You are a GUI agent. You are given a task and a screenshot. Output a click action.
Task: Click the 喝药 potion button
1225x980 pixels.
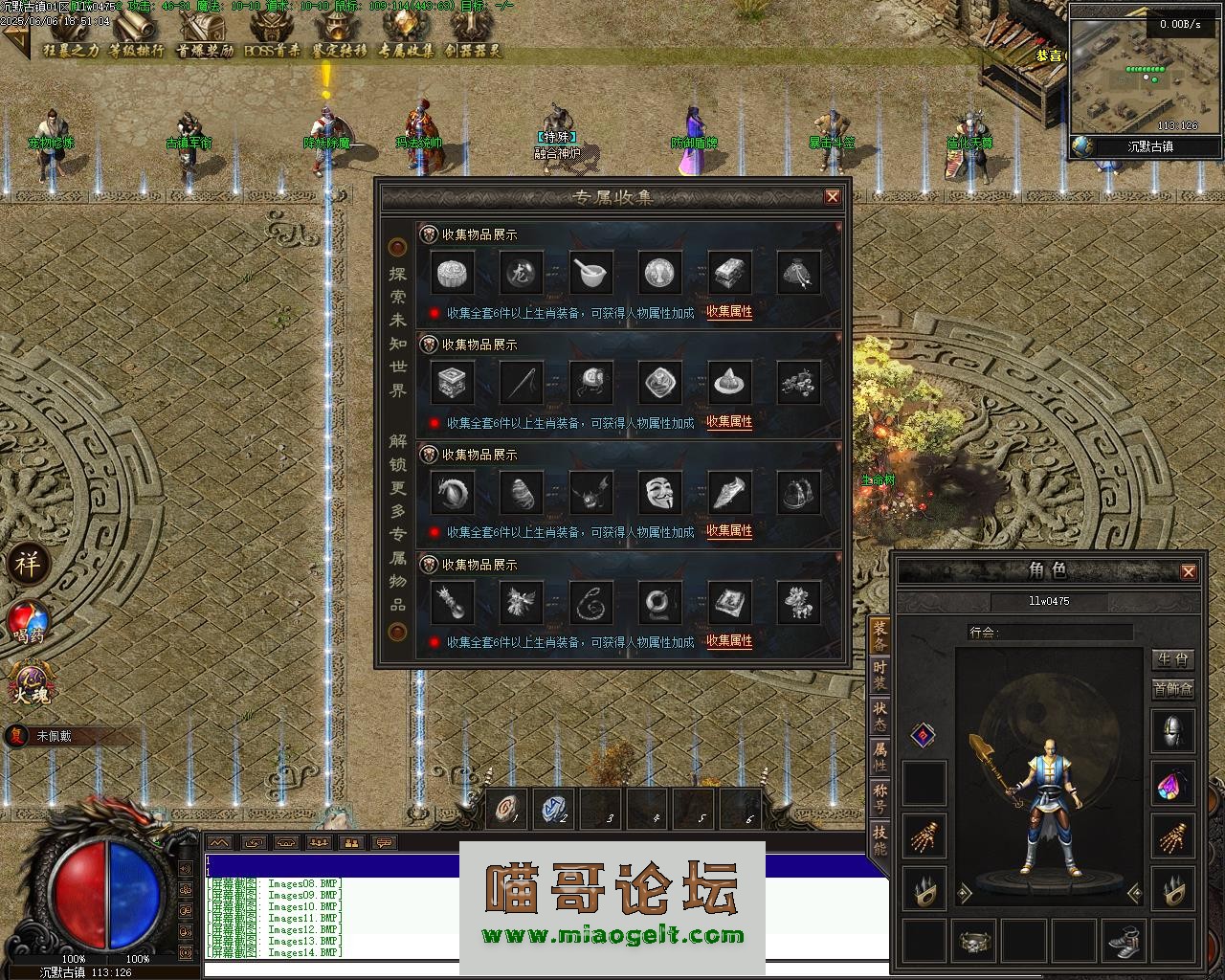(29, 622)
